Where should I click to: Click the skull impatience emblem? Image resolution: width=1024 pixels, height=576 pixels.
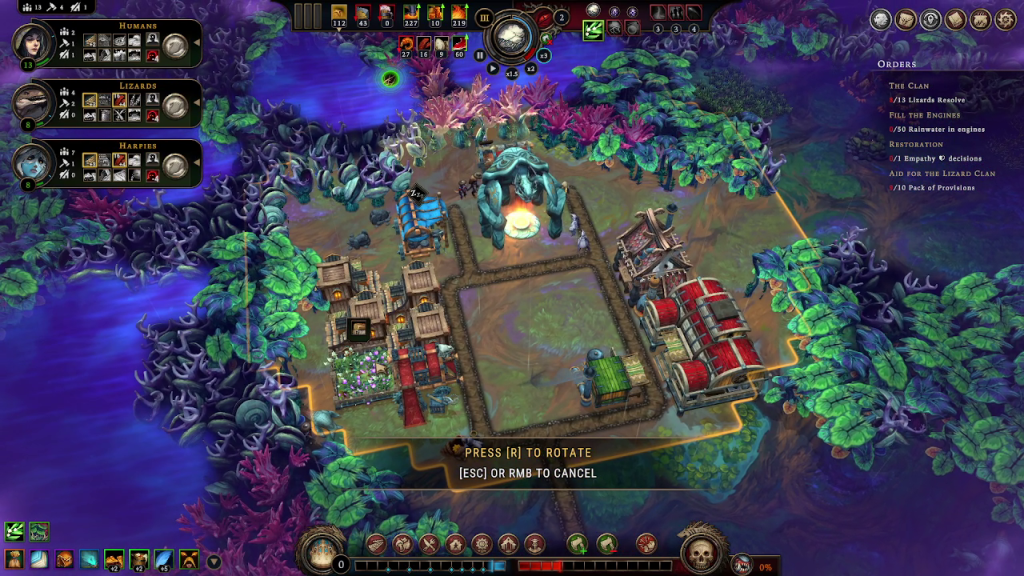(701, 551)
